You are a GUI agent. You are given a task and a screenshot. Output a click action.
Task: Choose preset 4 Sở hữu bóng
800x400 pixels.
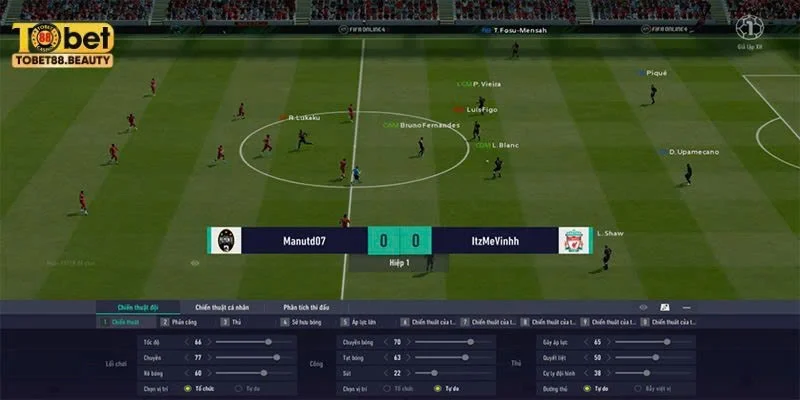coord(300,322)
